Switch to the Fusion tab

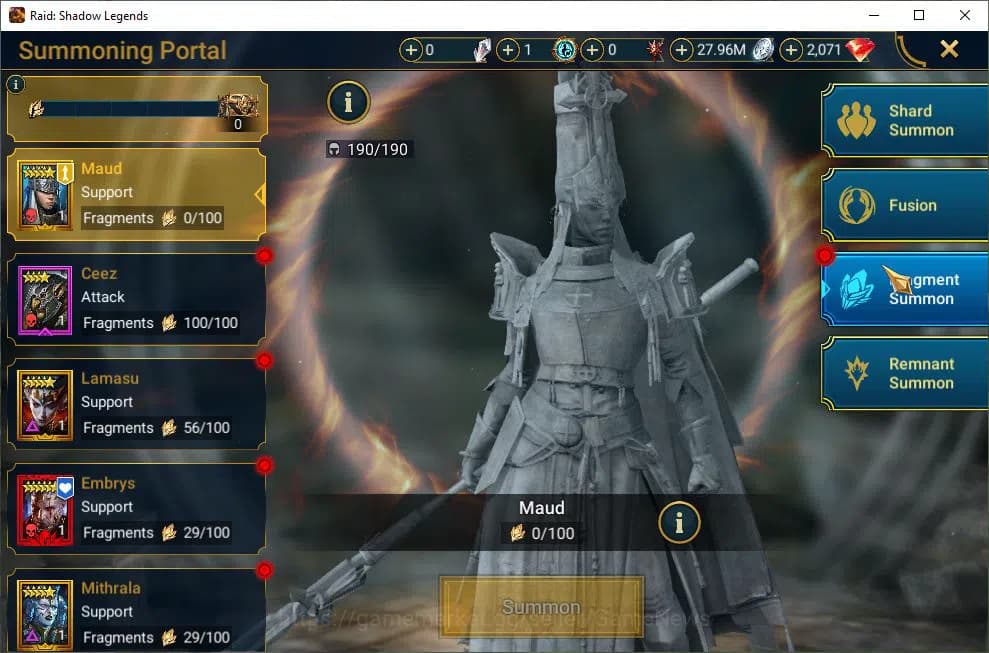click(904, 205)
